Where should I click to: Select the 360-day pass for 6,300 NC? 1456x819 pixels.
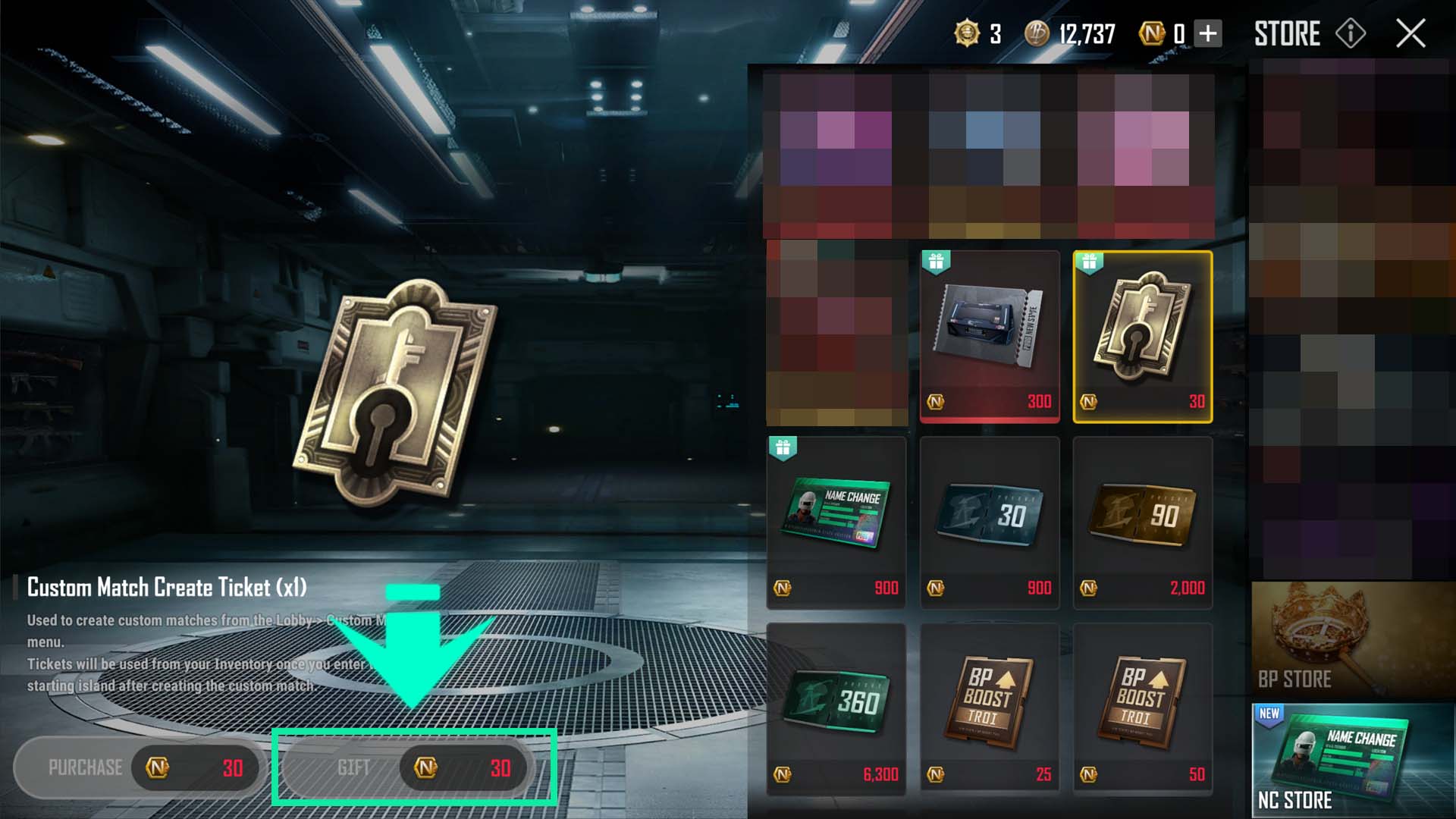836,709
